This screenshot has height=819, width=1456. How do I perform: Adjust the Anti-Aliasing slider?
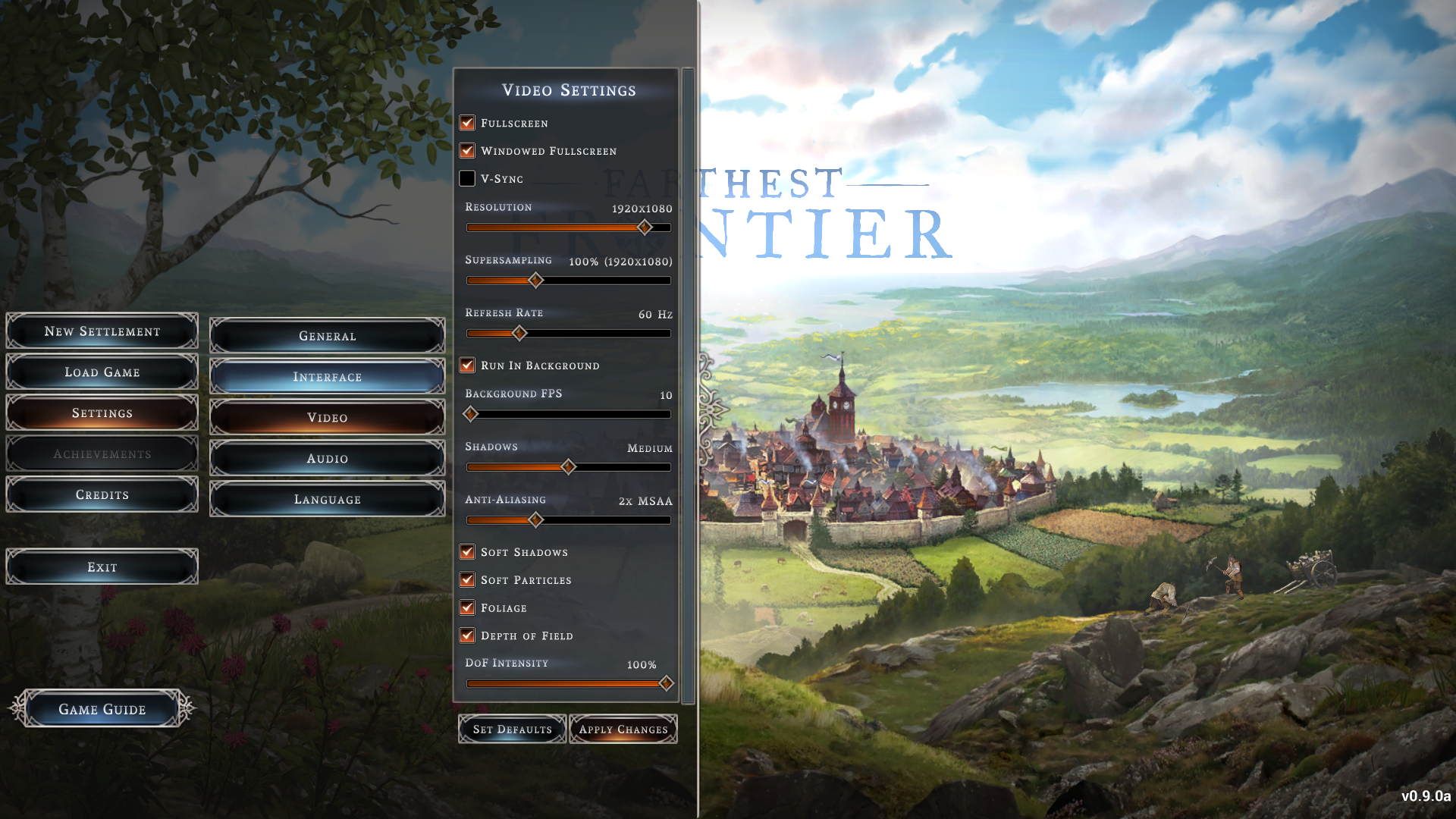tap(535, 520)
